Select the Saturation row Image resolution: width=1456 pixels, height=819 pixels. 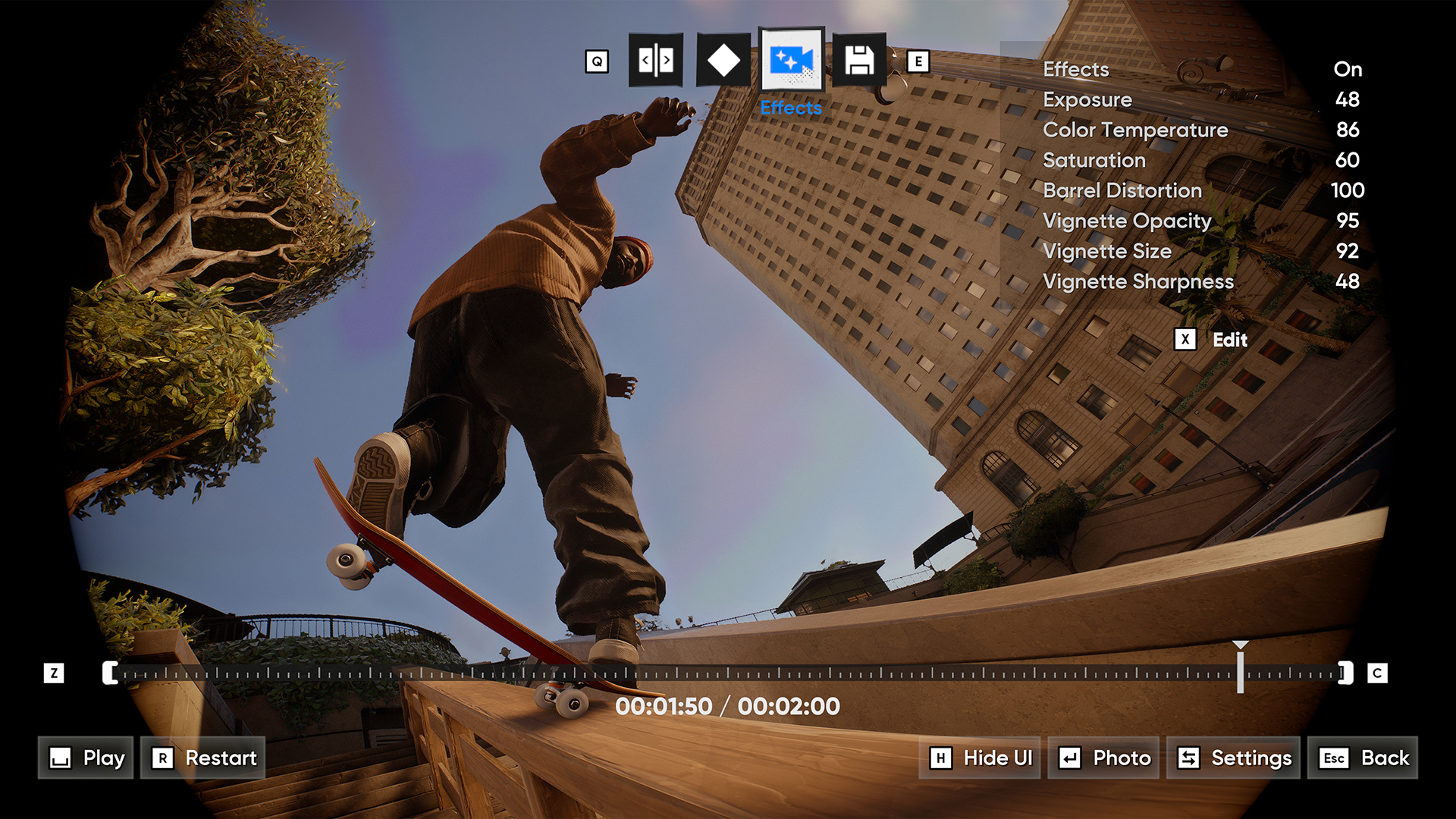tap(1202, 160)
